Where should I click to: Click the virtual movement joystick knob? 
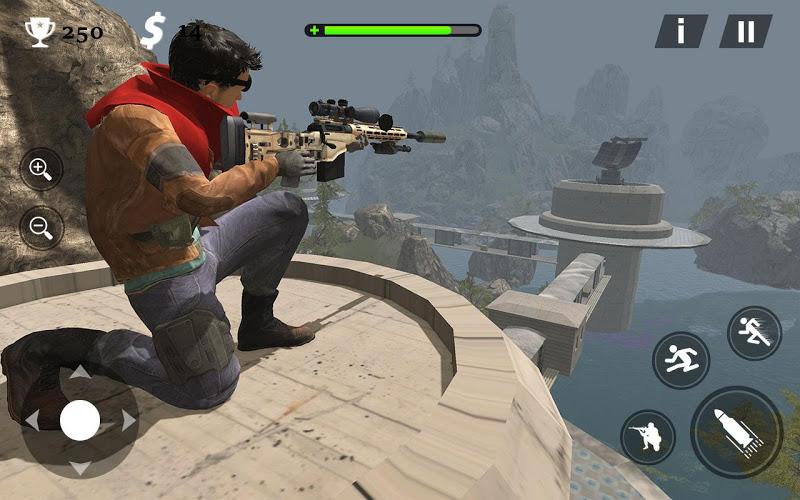tap(80, 420)
